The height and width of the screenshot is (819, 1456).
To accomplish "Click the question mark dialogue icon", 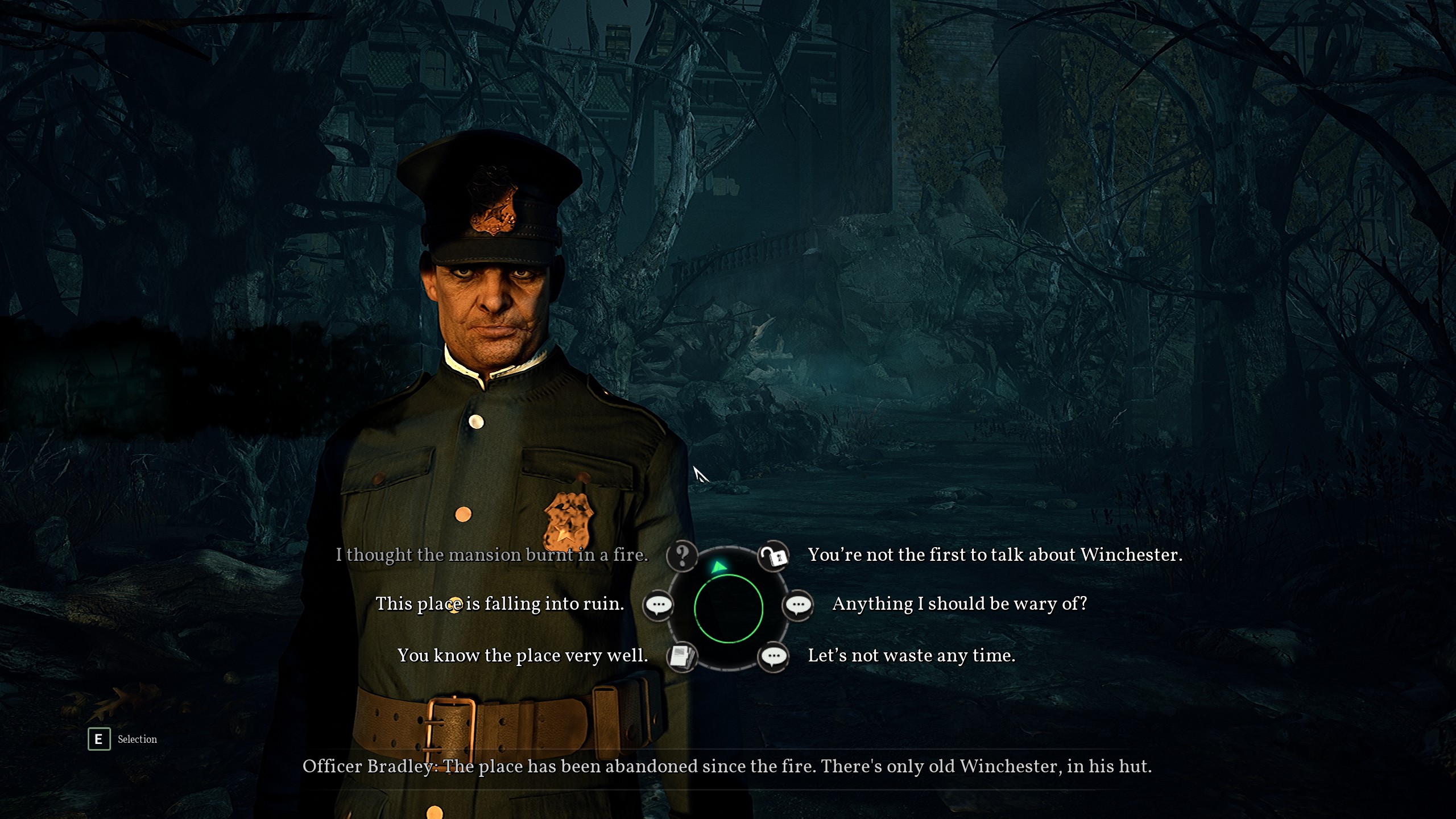I will pyautogui.click(x=682, y=555).
